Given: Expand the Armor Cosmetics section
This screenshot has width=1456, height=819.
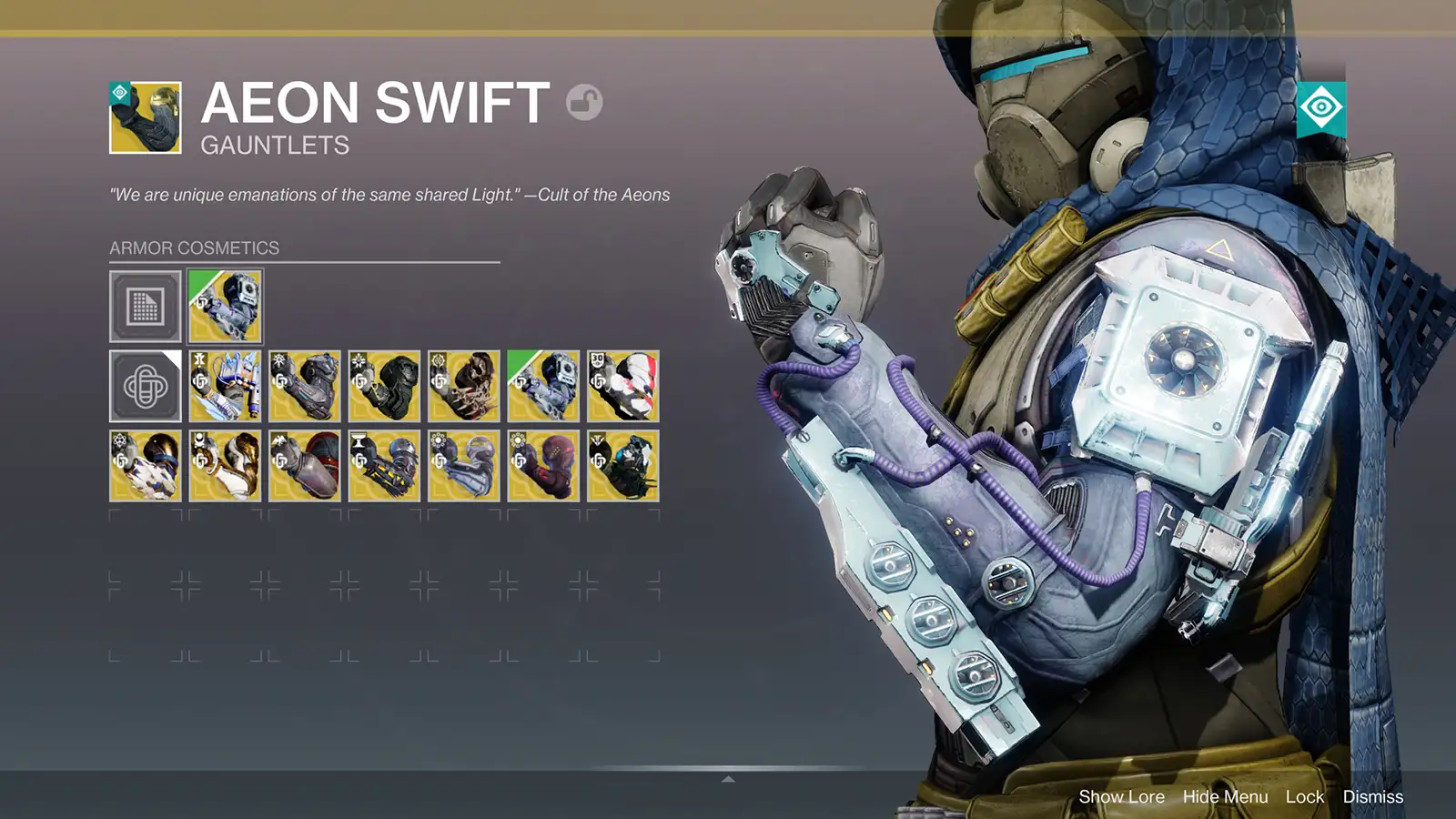Looking at the screenshot, I should point(193,247).
